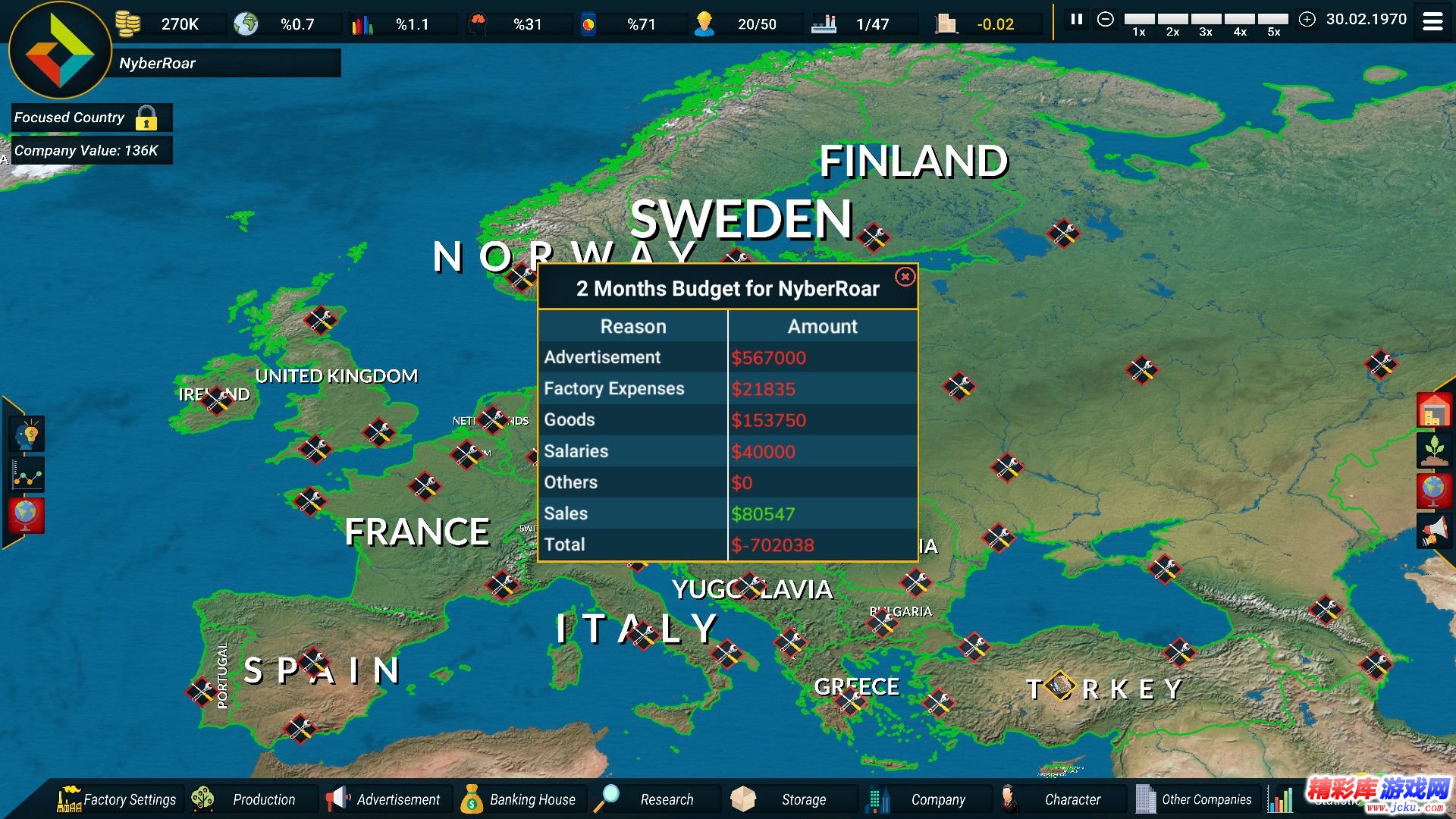Click the lightbulb head icon
This screenshot has width=1456, height=819.
click(x=28, y=435)
